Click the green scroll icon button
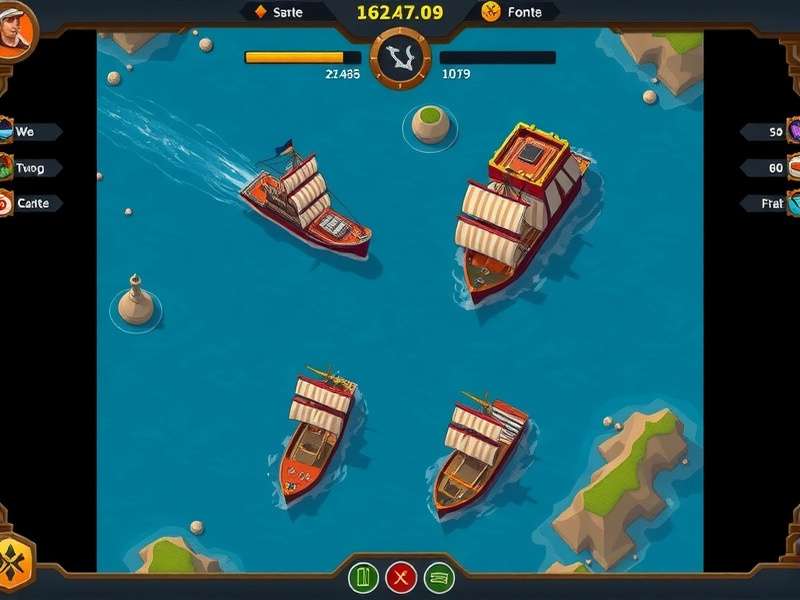Viewport: 800px width, 600px height. click(x=439, y=577)
